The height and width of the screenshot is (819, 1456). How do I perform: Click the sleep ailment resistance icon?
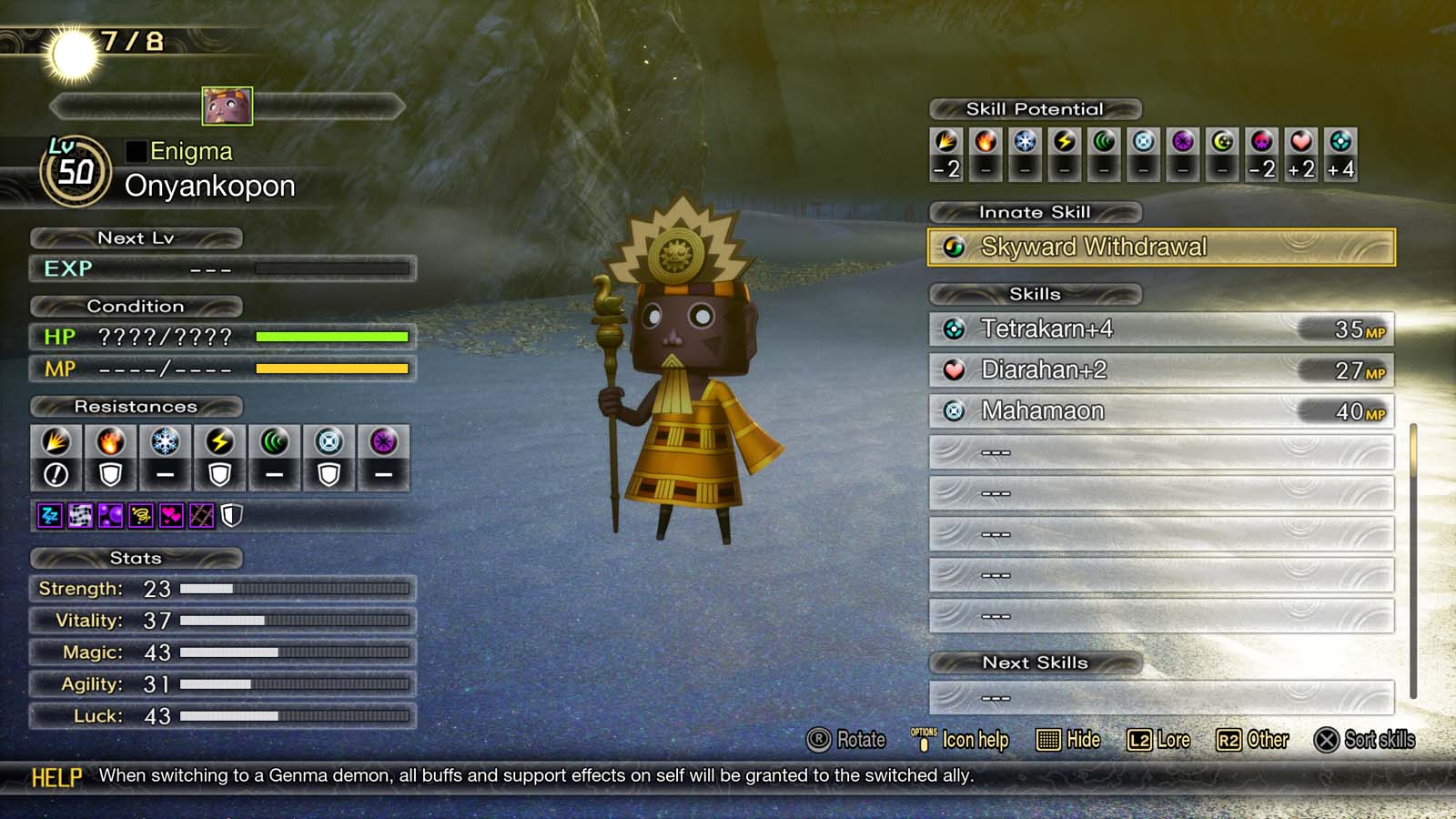(x=49, y=516)
